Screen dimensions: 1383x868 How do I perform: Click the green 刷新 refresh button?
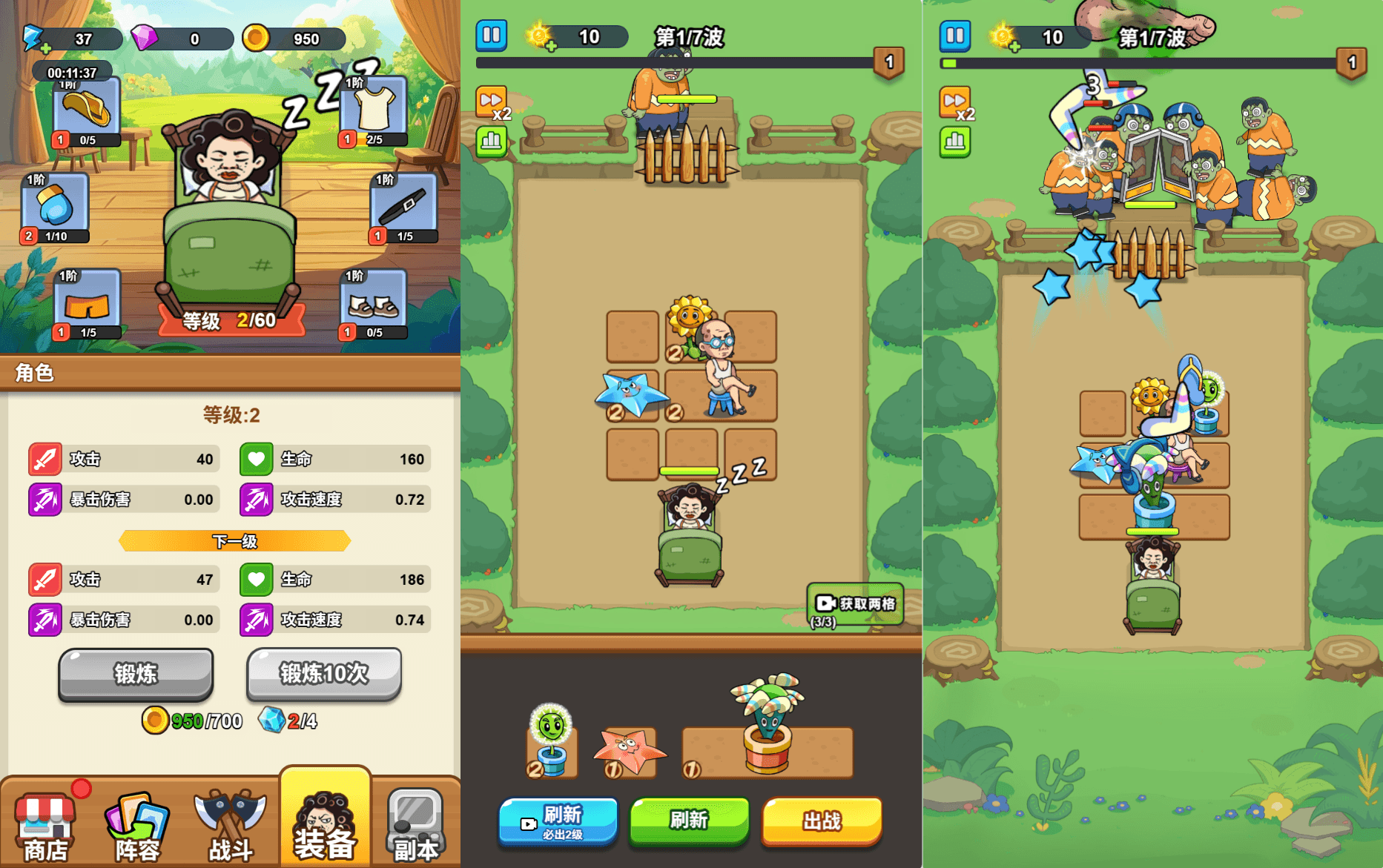coord(689,820)
